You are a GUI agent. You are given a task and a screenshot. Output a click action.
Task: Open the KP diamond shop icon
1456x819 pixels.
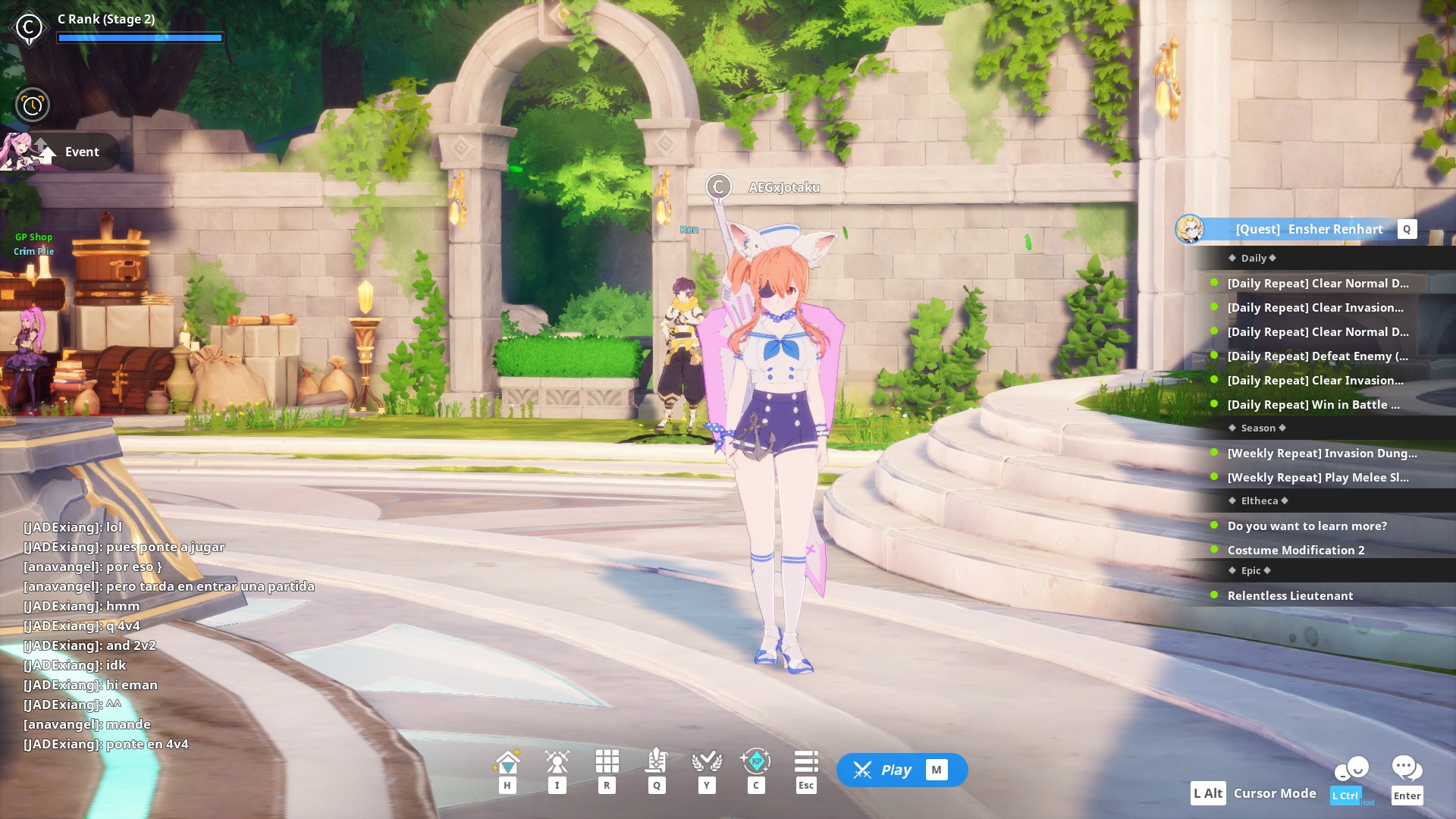coord(756,761)
